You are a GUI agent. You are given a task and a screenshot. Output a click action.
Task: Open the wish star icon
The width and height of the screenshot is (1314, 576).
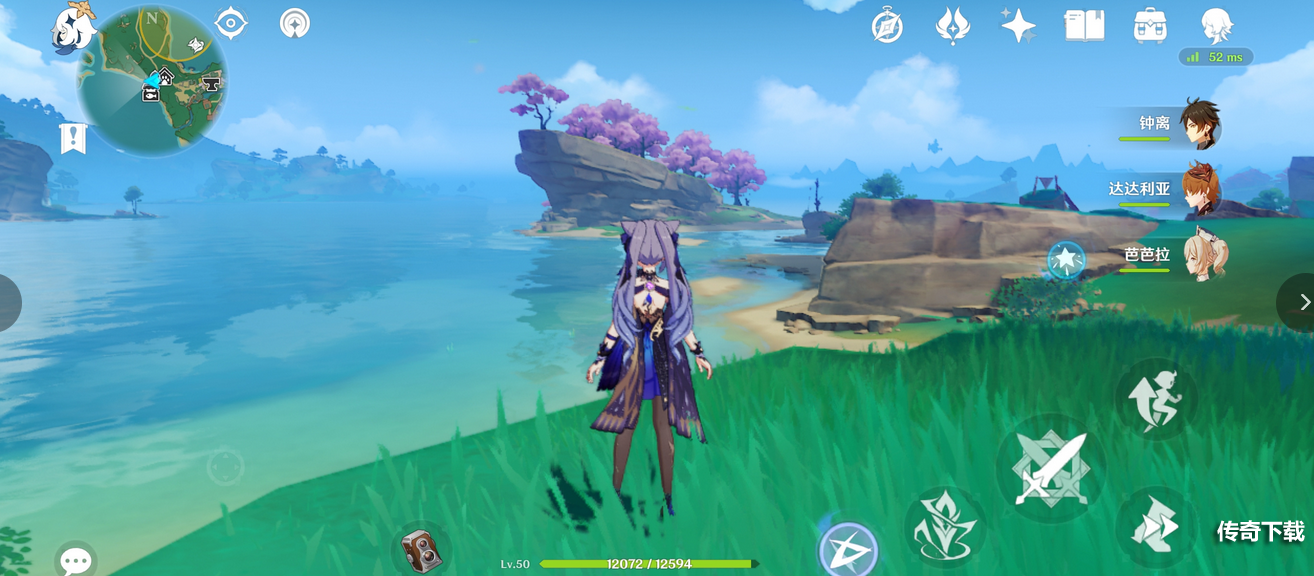(x=1018, y=26)
